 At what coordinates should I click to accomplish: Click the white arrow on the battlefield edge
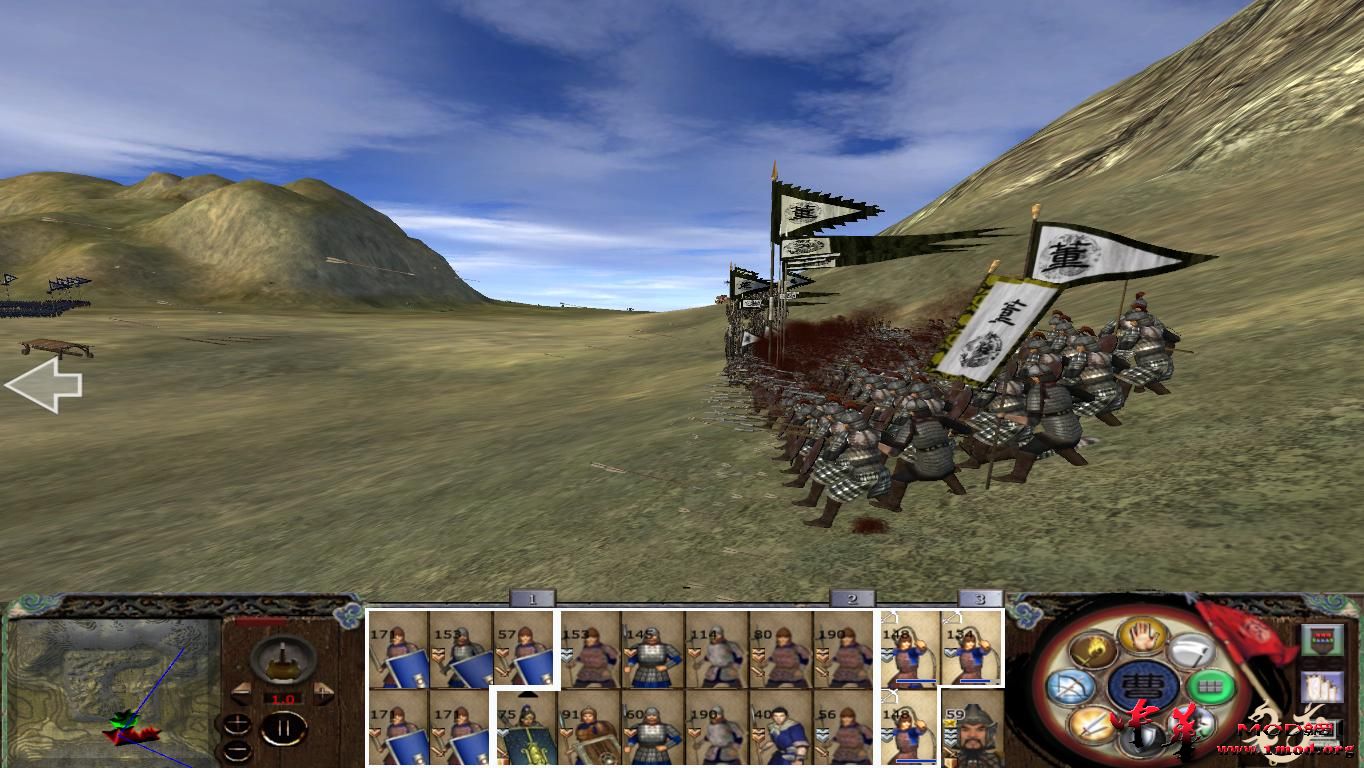coord(45,384)
